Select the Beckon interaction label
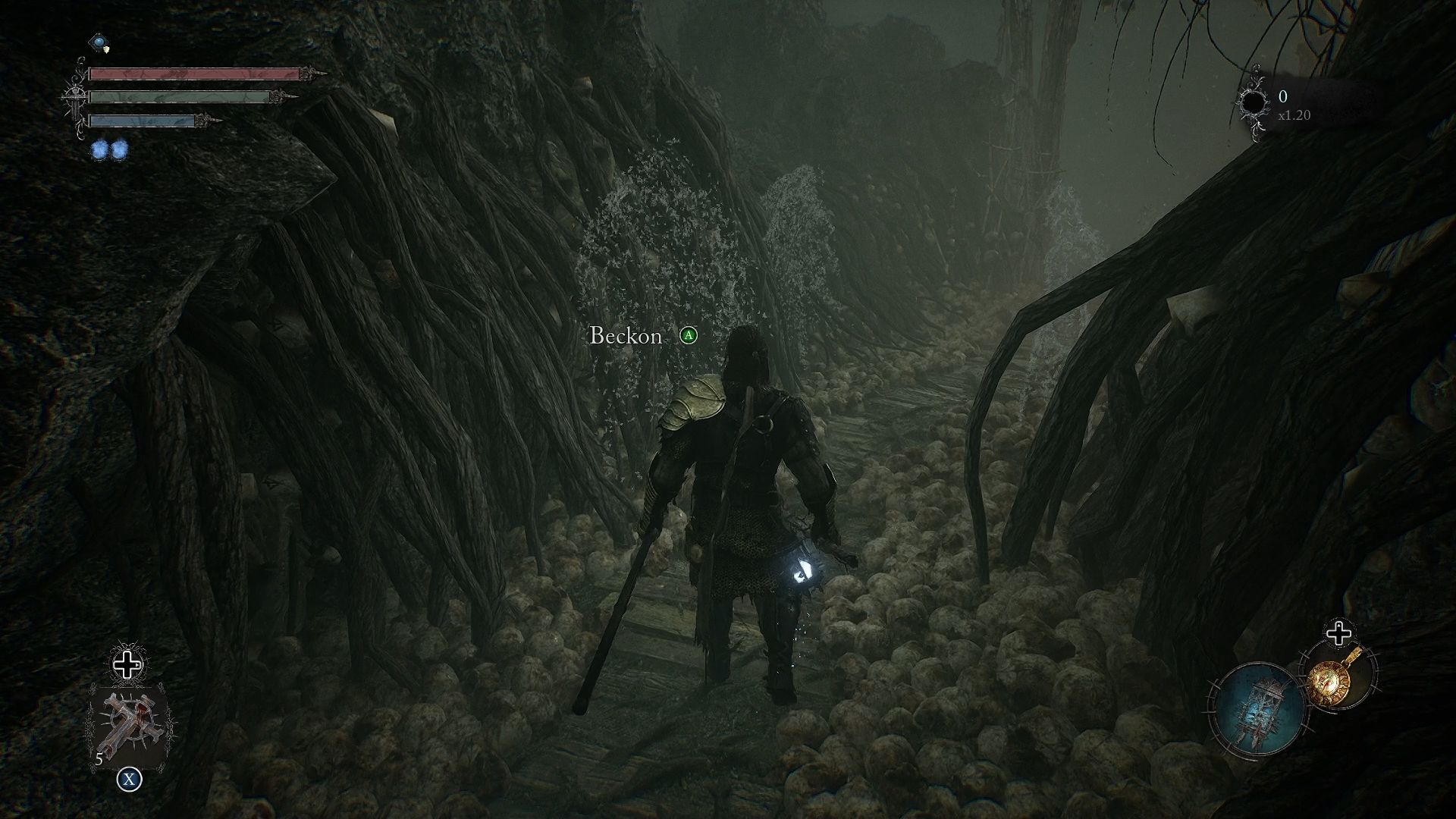The height and width of the screenshot is (819, 1456). pos(624,336)
